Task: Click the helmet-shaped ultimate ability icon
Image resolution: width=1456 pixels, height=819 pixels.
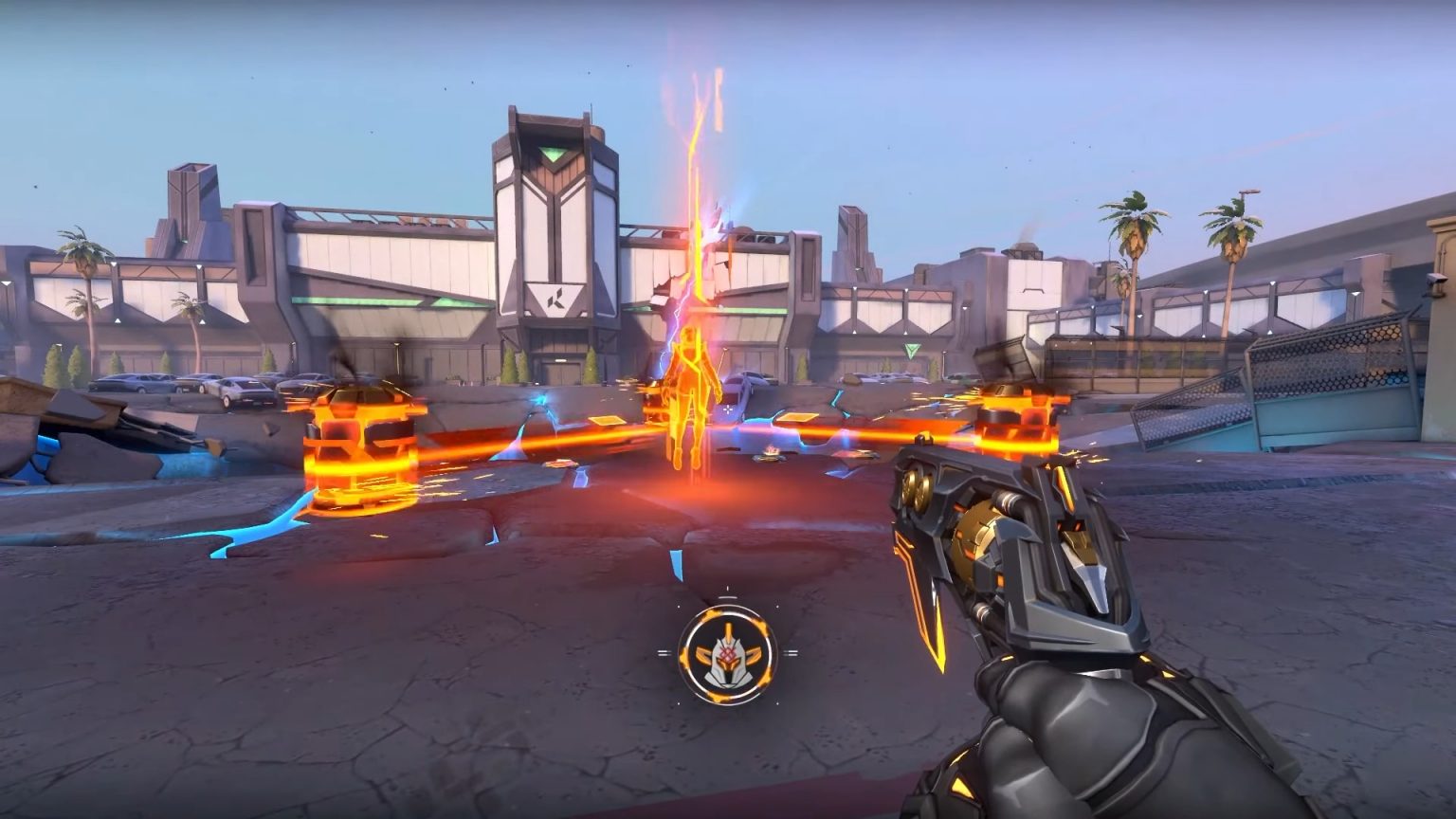Action: point(727,656)
